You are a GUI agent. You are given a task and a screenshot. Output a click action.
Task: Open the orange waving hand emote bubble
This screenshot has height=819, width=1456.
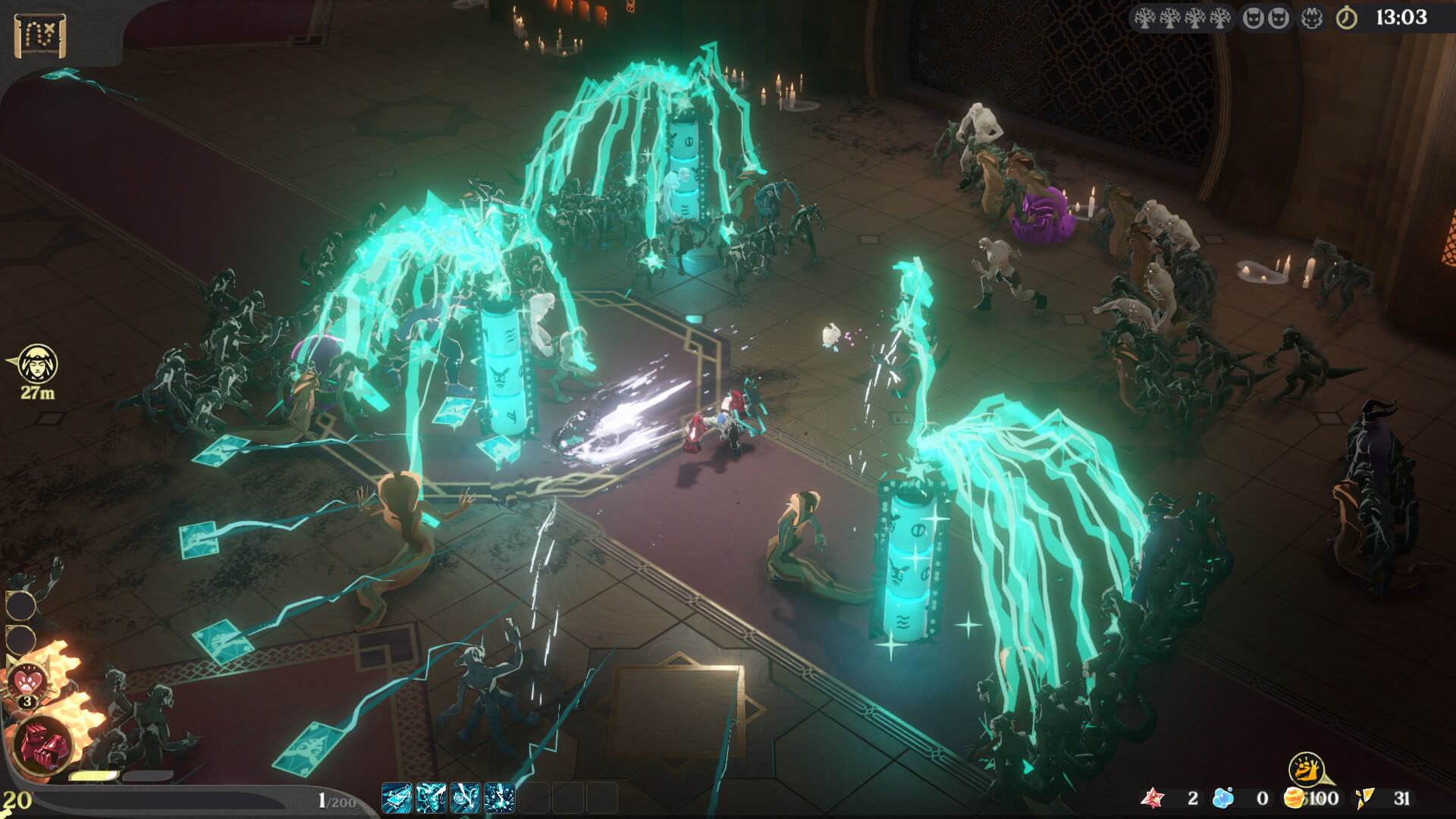click(1306, 770)
